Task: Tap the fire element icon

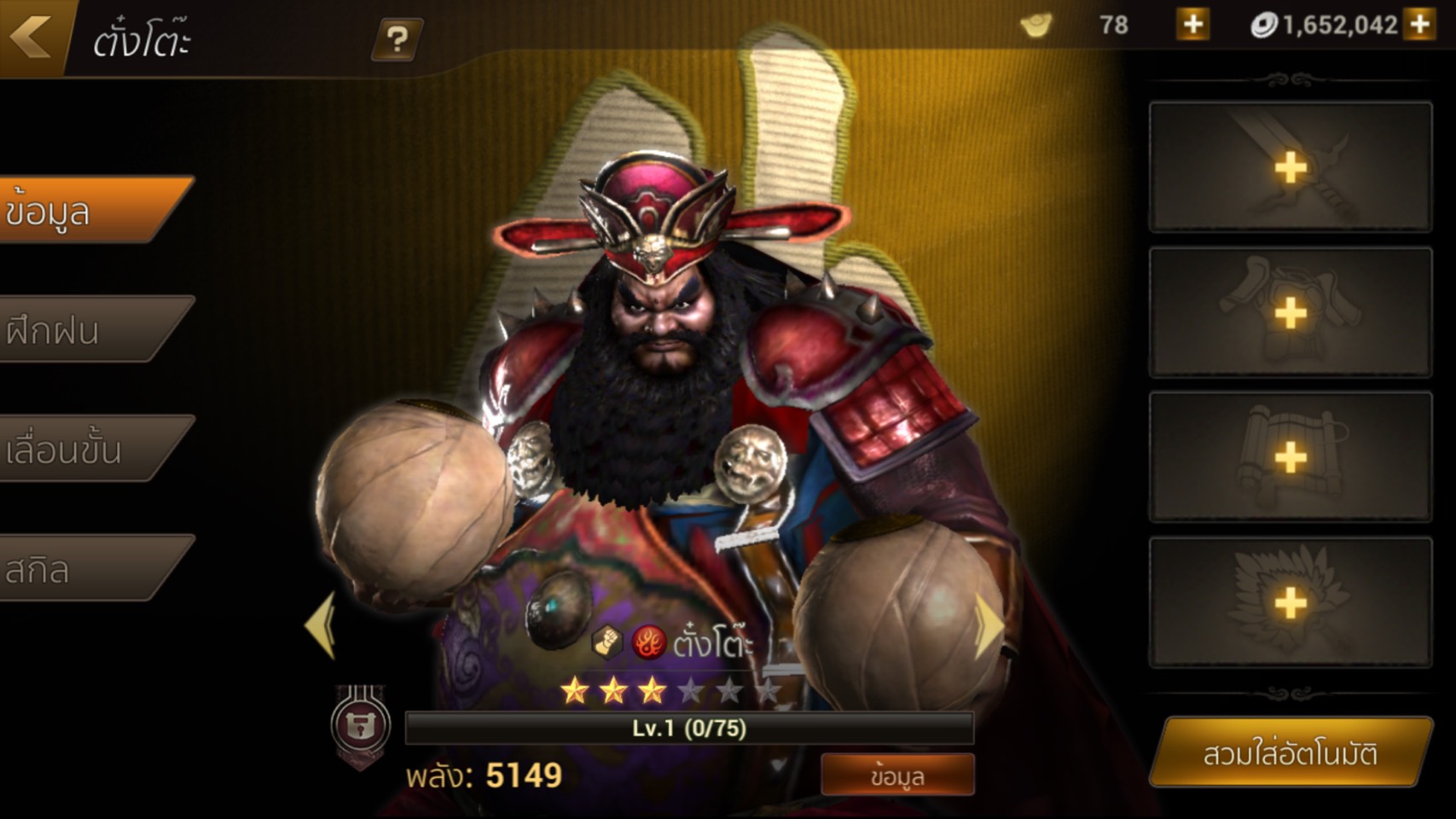Action: point(648,642)
